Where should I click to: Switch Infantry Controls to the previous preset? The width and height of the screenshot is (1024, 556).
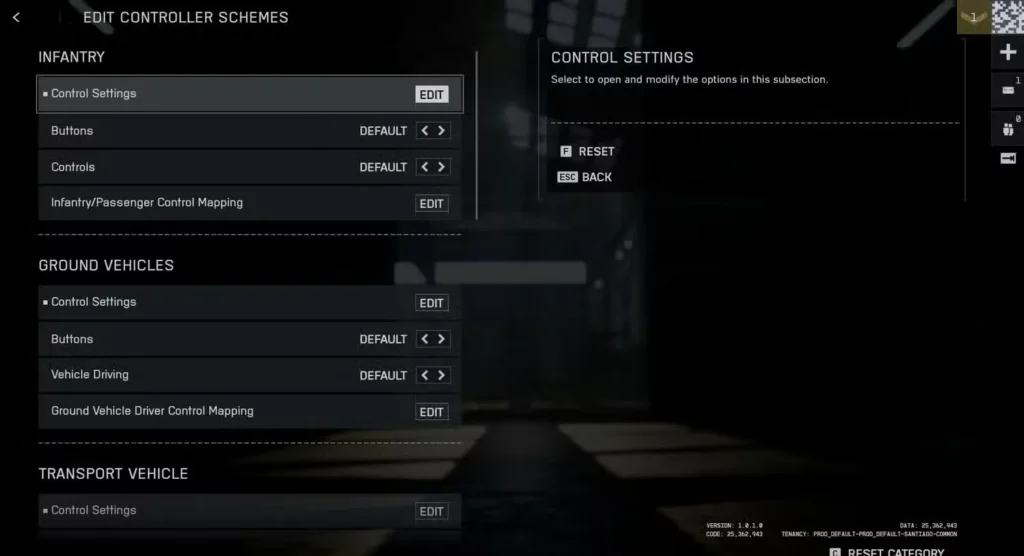click(424, 167)
